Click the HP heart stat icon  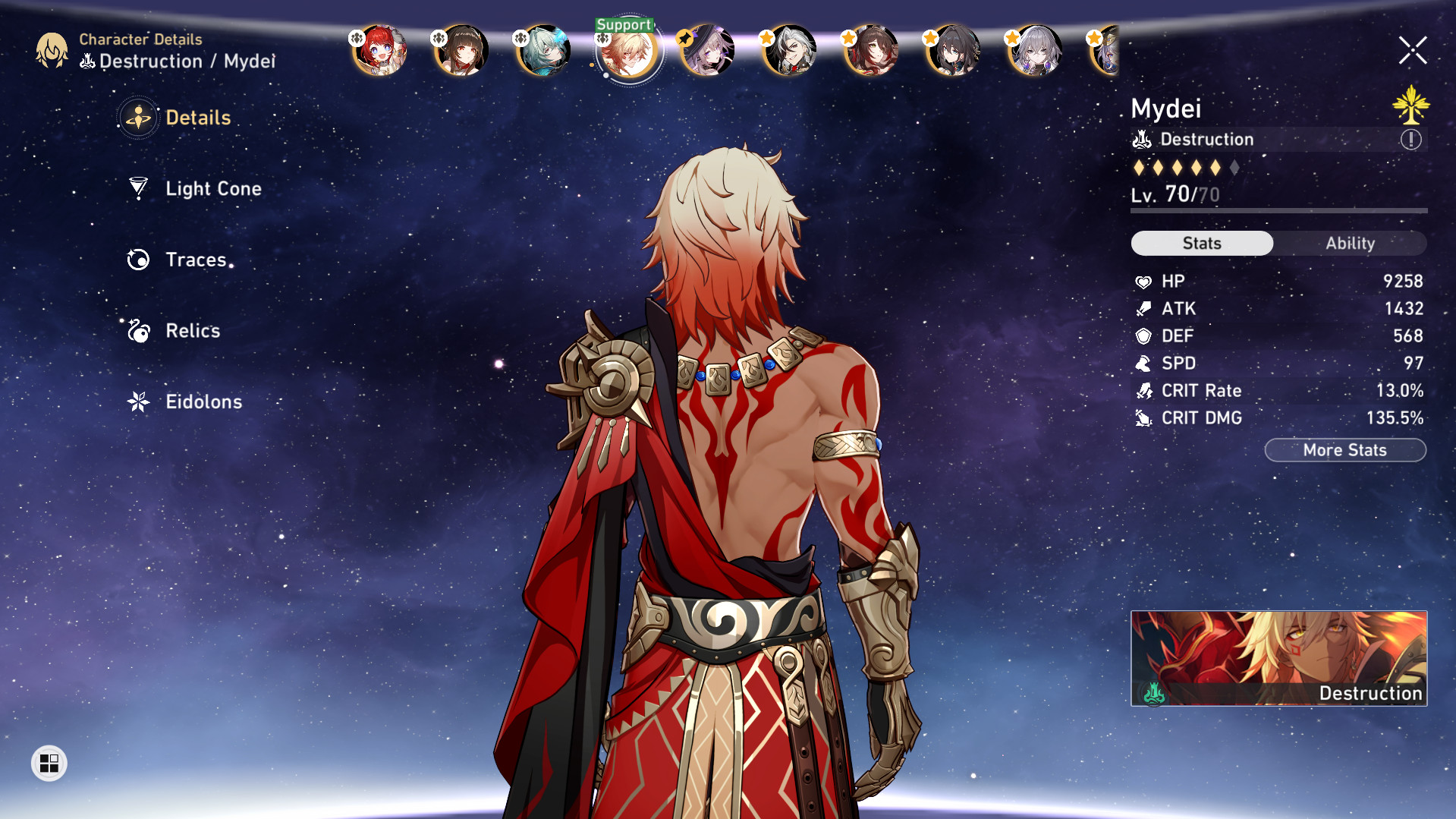[1144, 281]
